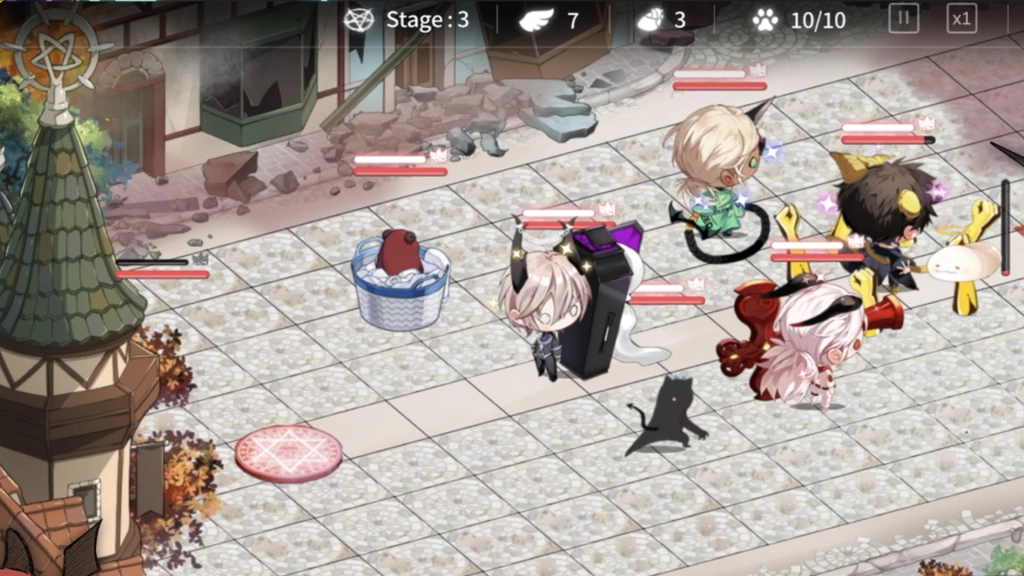Toggle the x1 game speed button
This screenshot has height=576, width=1024.
pyautogui.click(x=961, y=19)
